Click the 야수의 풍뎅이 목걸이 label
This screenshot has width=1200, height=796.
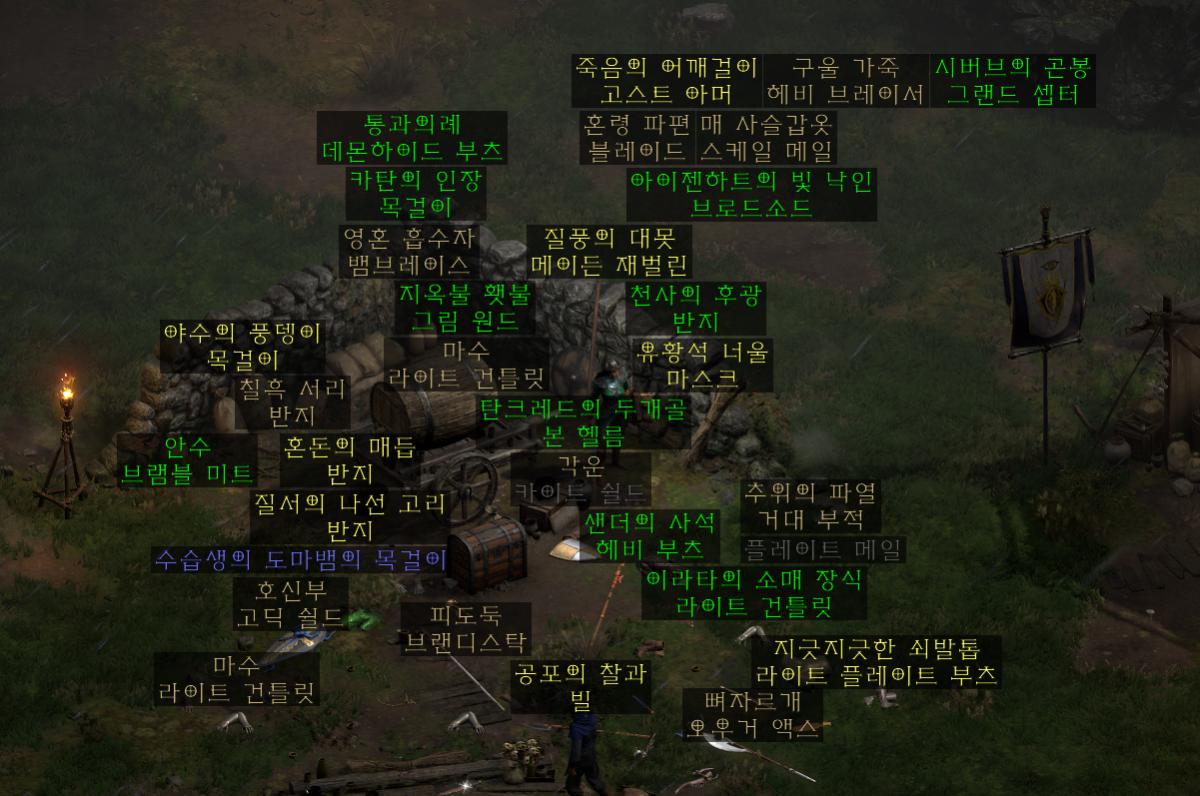tap(242, 345)
